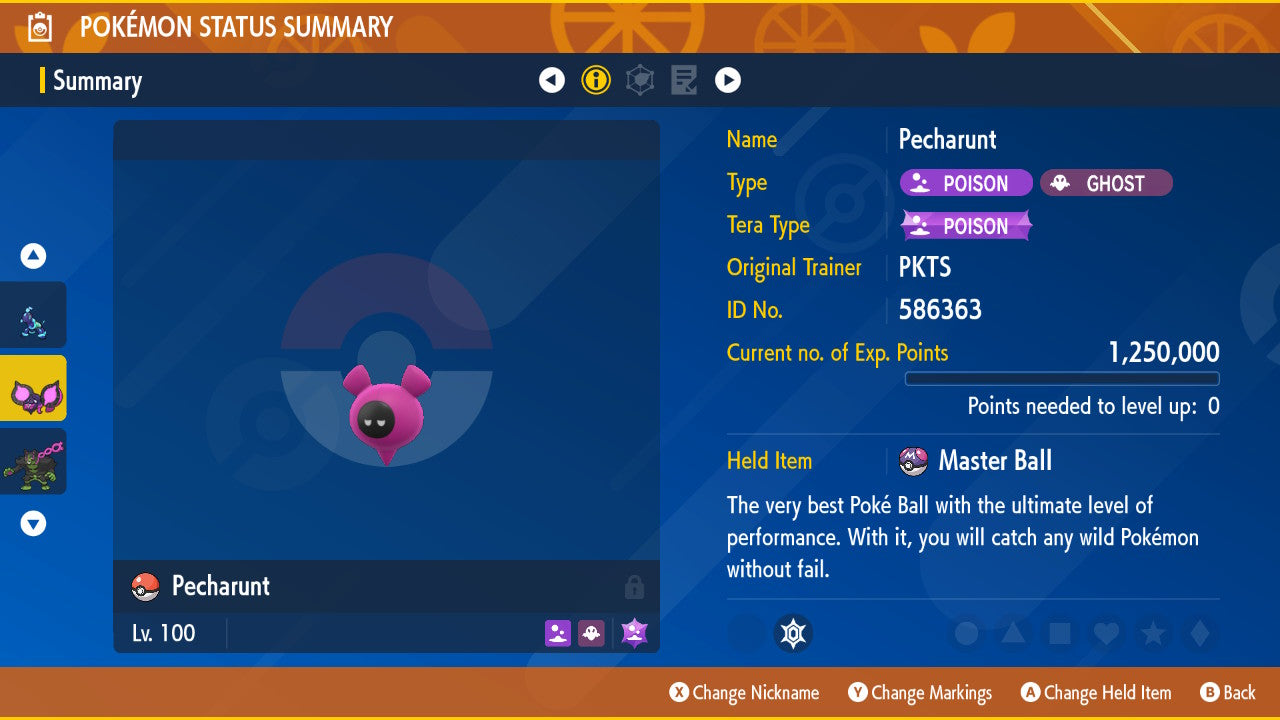Select the top party member thumbnail
This screenshot has height=720, width=1280.
click(33, 315)
